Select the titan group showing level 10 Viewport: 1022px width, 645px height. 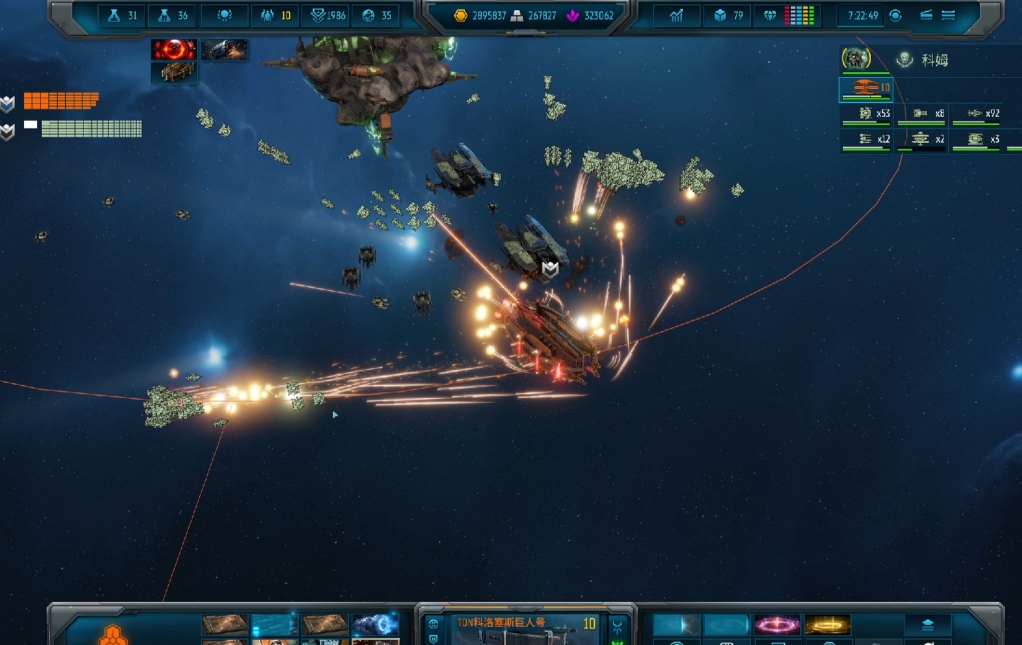tap(866, 90)
